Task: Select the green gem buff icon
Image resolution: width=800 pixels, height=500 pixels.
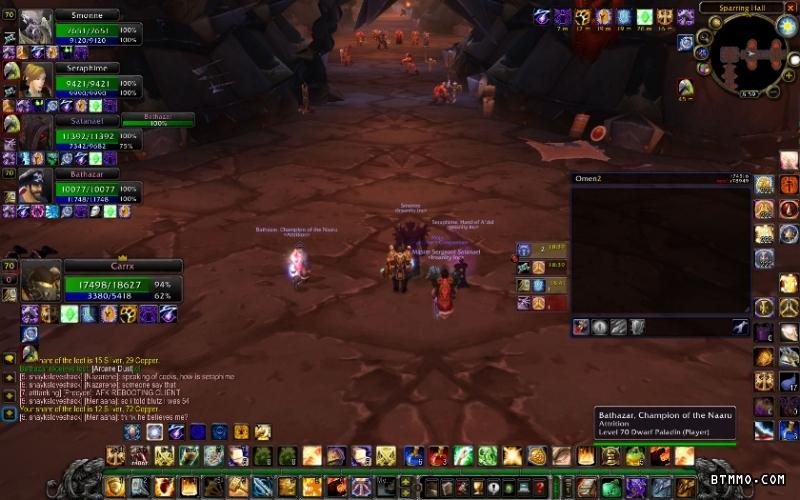Action: [645, 17]
